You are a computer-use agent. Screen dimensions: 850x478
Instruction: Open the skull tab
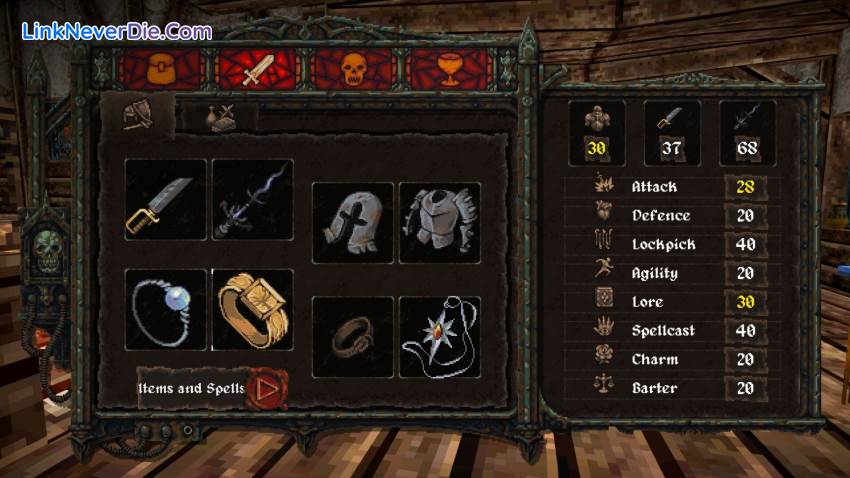(x=350, y=68)
